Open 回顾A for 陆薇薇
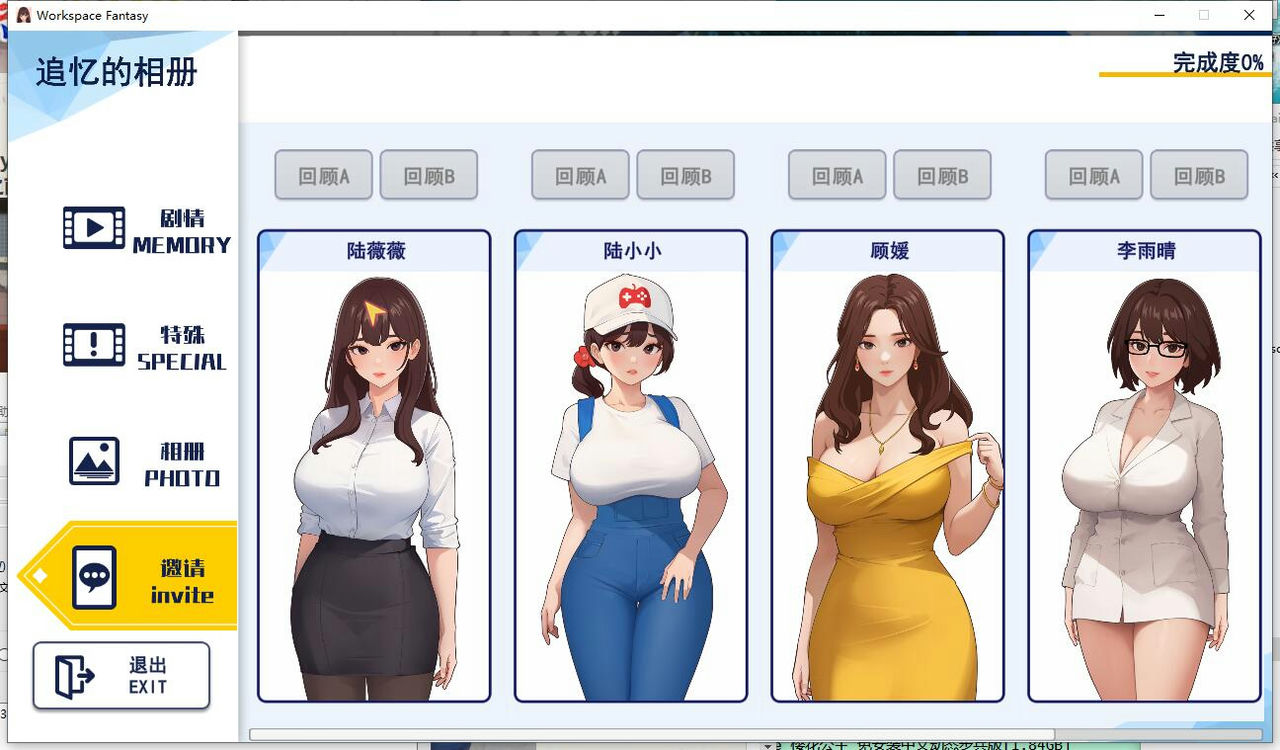1280x750 pixels. (322, 174)
